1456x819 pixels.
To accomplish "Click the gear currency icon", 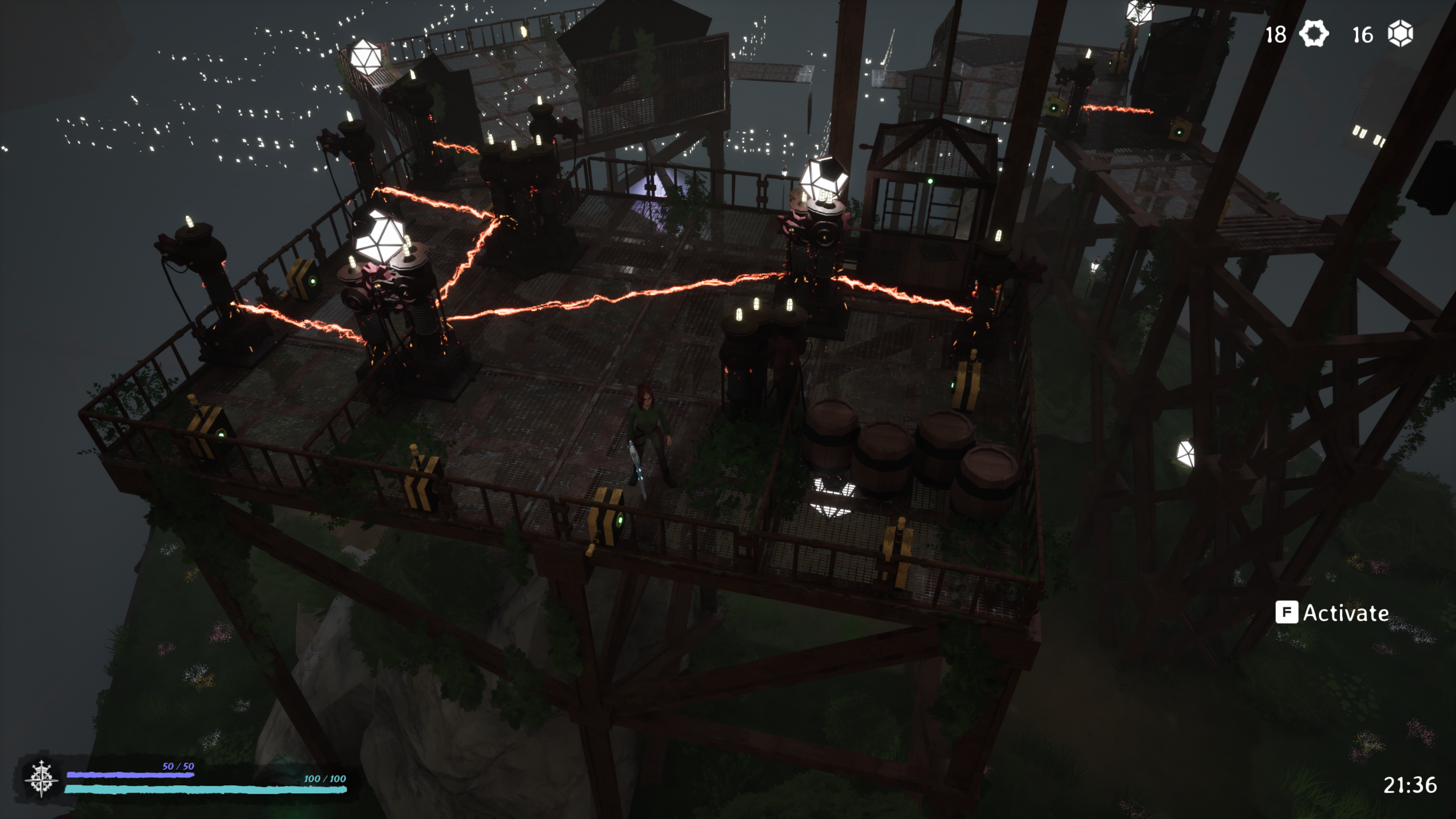I will click(x=1313, y=34).
